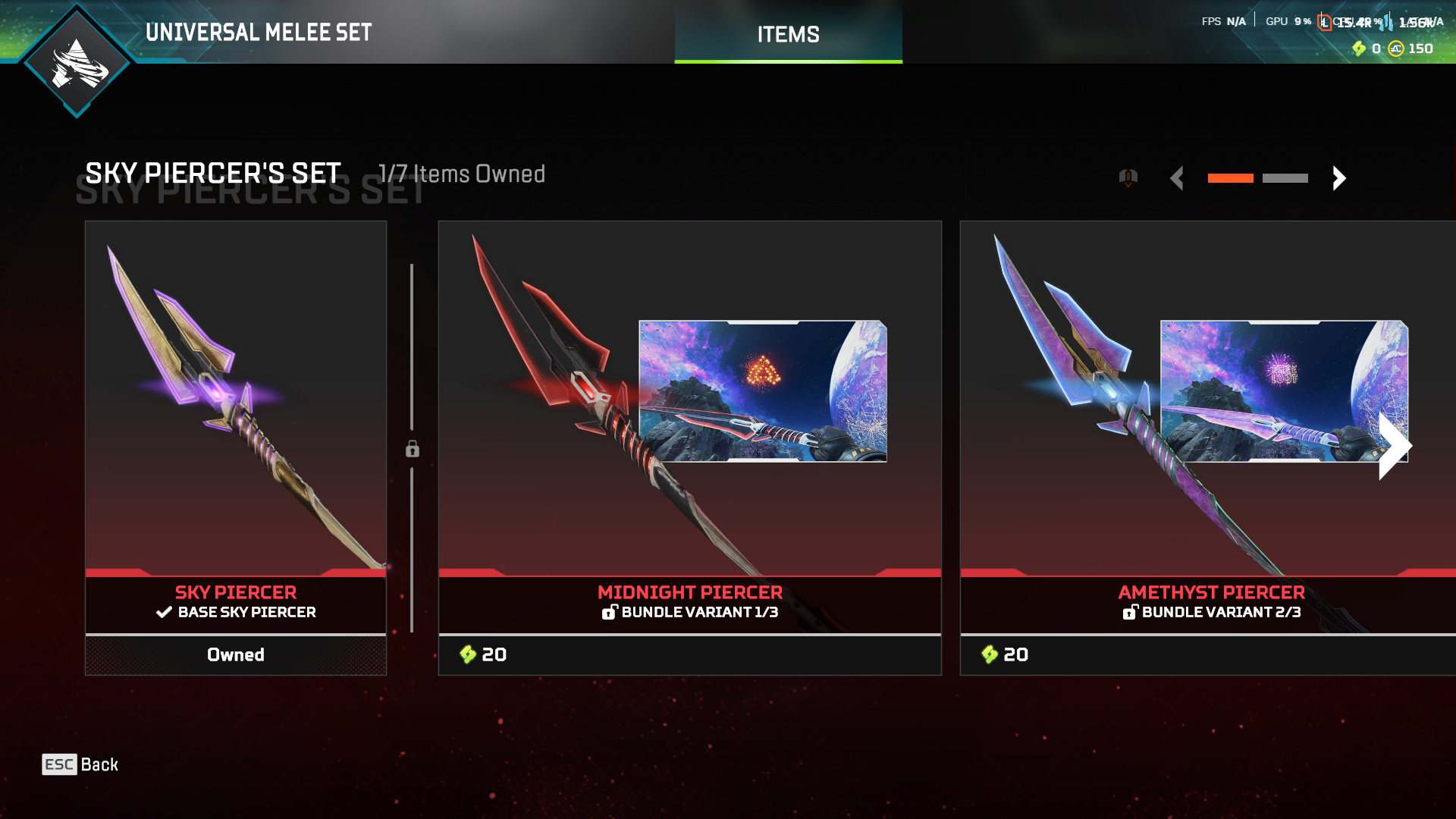Screen dimensions: 1456x819
Task: Select the green crafting metals currency icon
Action: (1360, 49)
